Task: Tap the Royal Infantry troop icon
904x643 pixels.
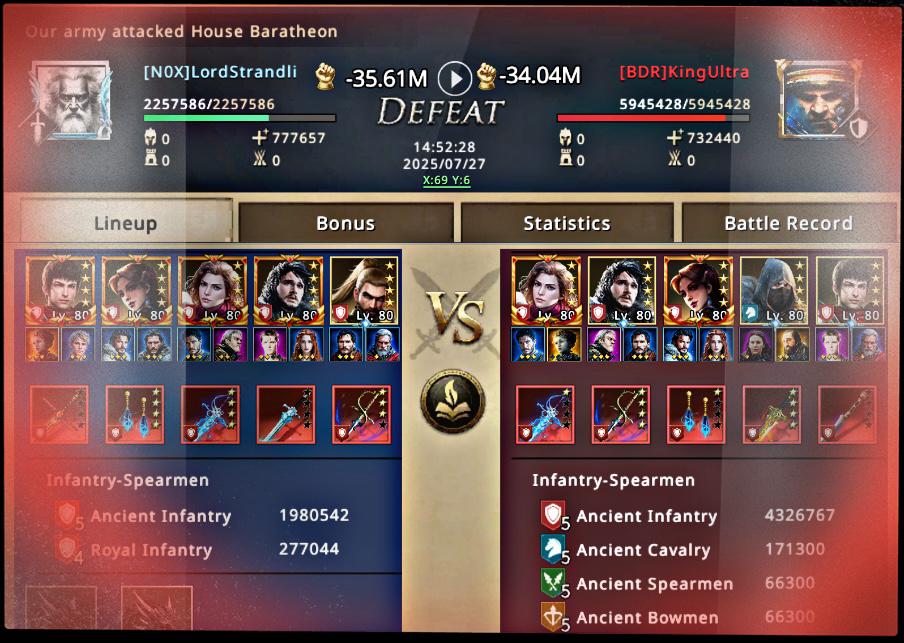Action: click(x=68, y=549)
